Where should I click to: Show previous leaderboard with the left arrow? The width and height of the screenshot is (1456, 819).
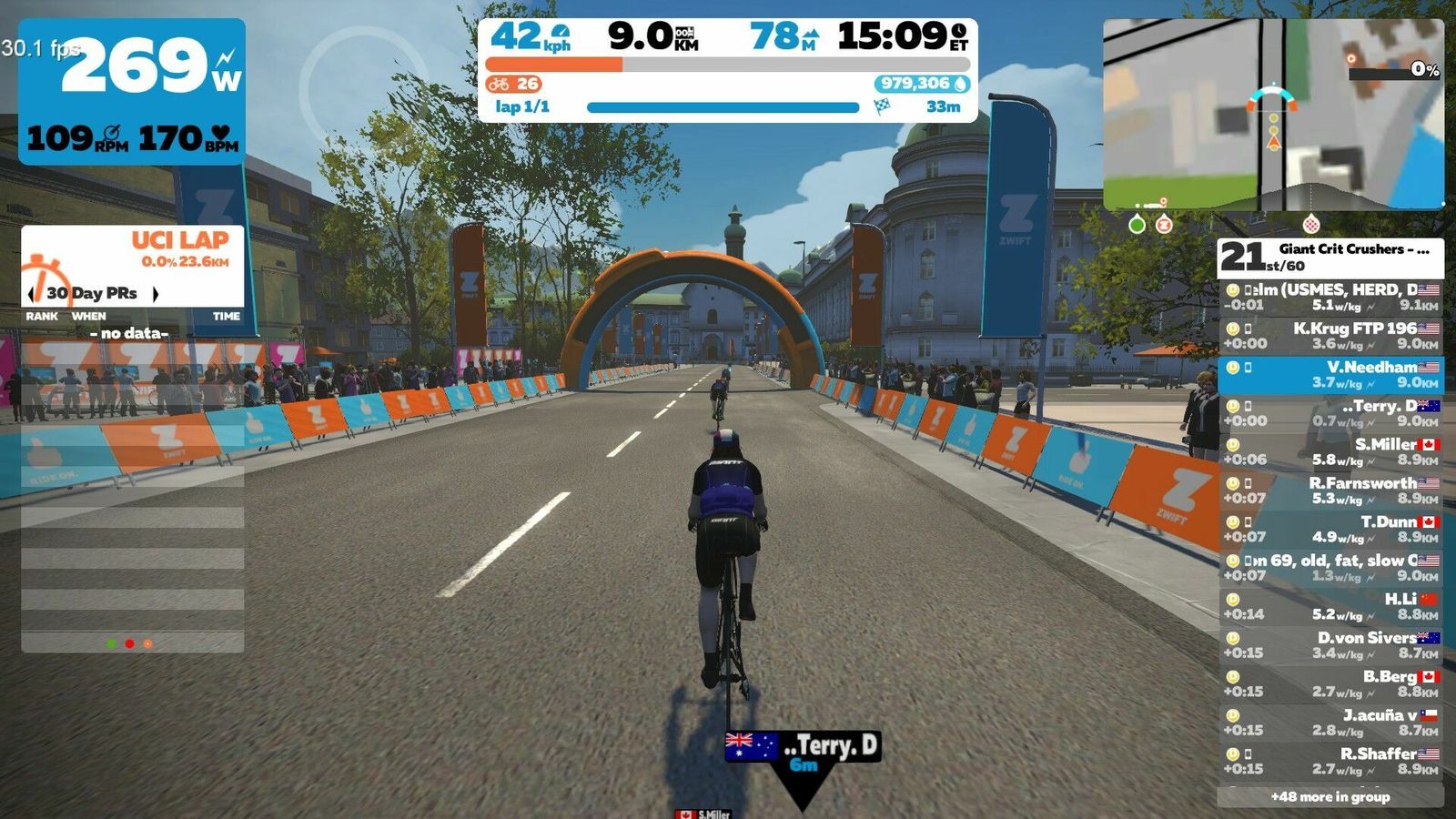point(33,293)
